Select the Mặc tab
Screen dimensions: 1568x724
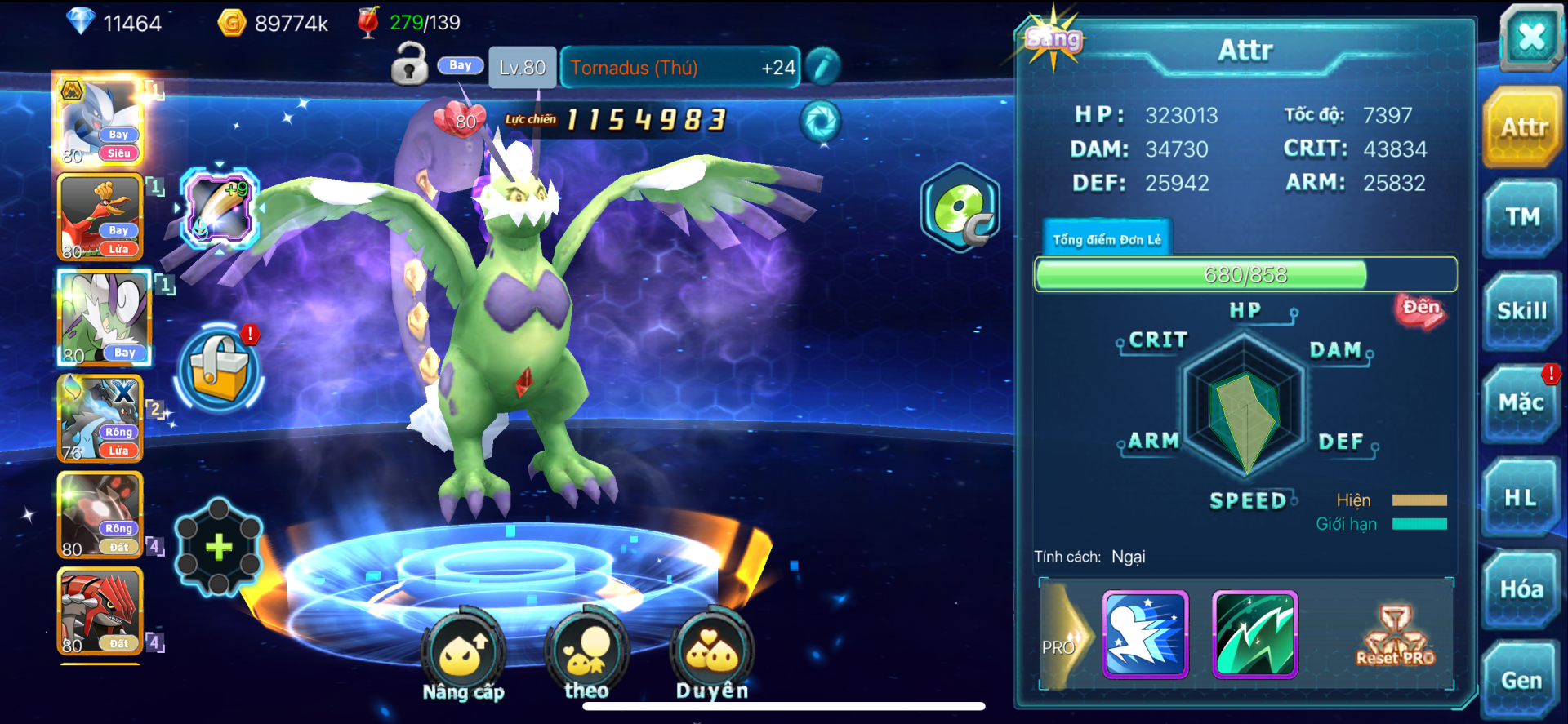(1522, 403)
